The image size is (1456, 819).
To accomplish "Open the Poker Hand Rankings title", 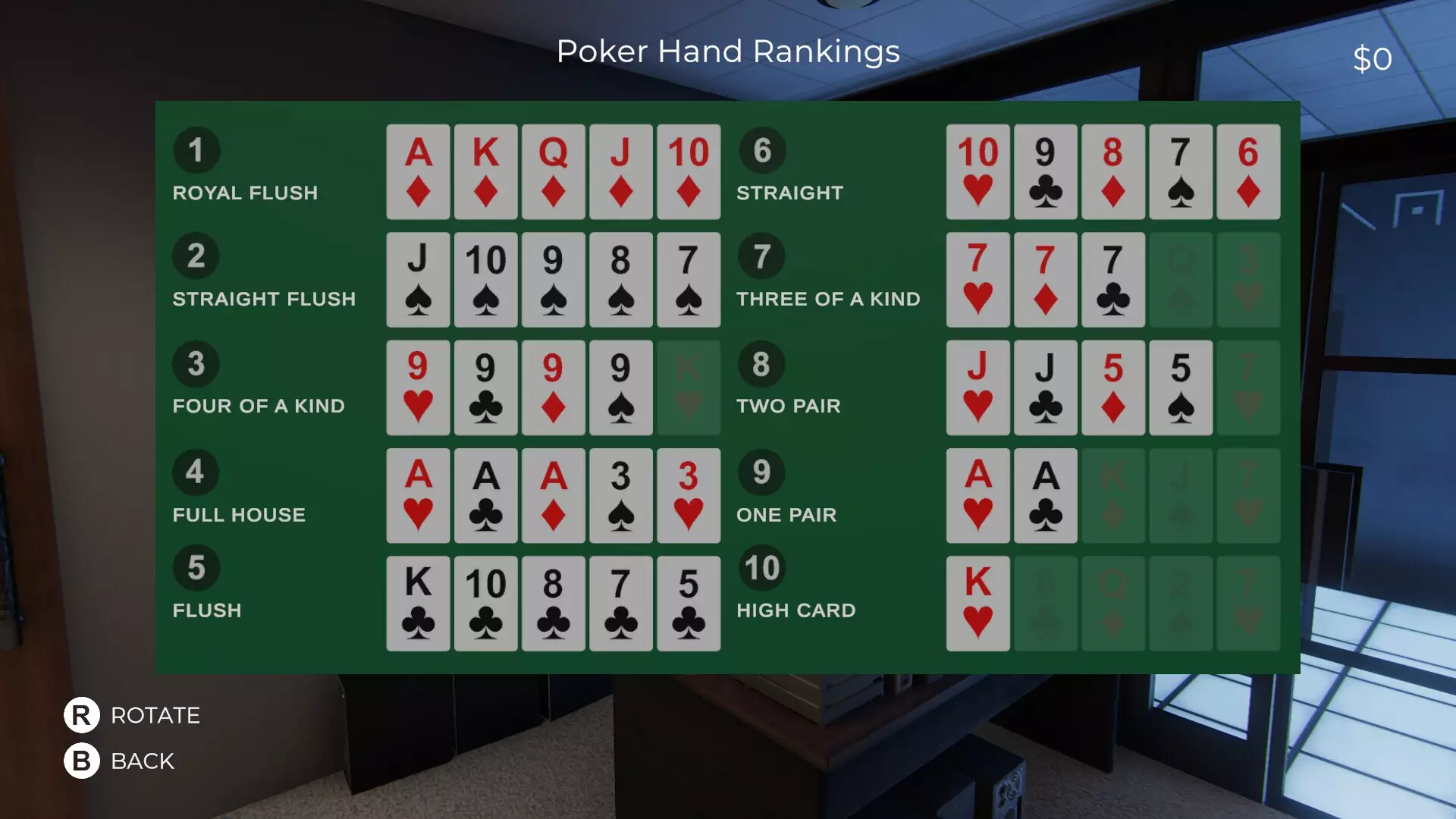I will click(728, 52).
